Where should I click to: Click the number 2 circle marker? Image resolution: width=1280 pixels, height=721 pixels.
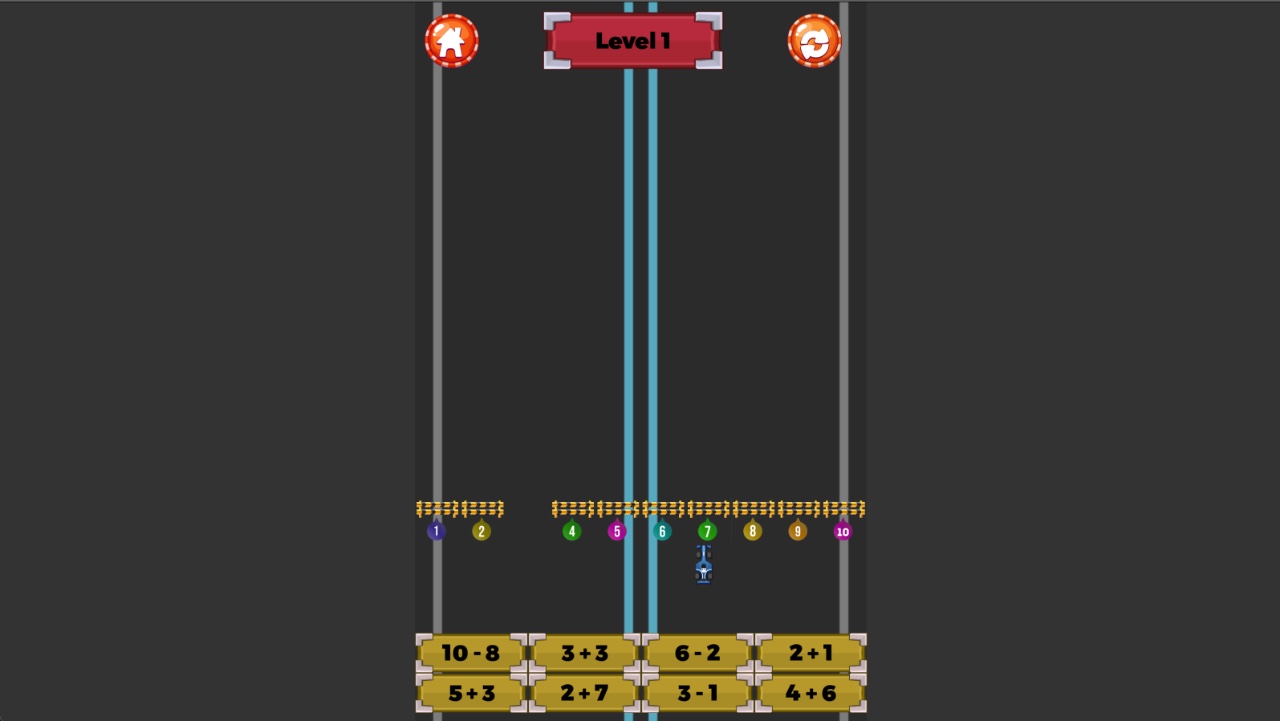tap(481, 531)
